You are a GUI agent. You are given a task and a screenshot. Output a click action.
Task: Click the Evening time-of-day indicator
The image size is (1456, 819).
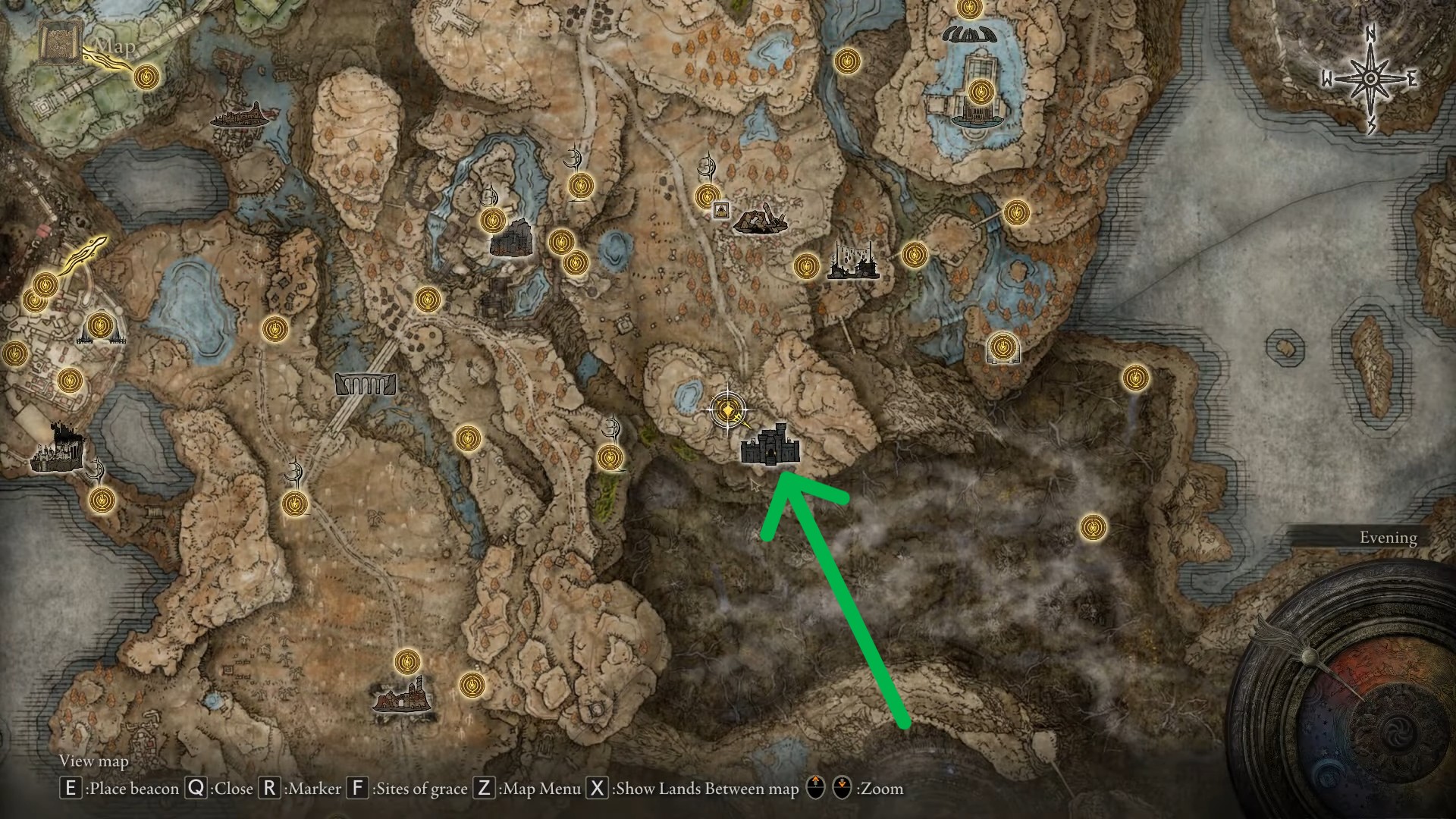point(1389,537)
